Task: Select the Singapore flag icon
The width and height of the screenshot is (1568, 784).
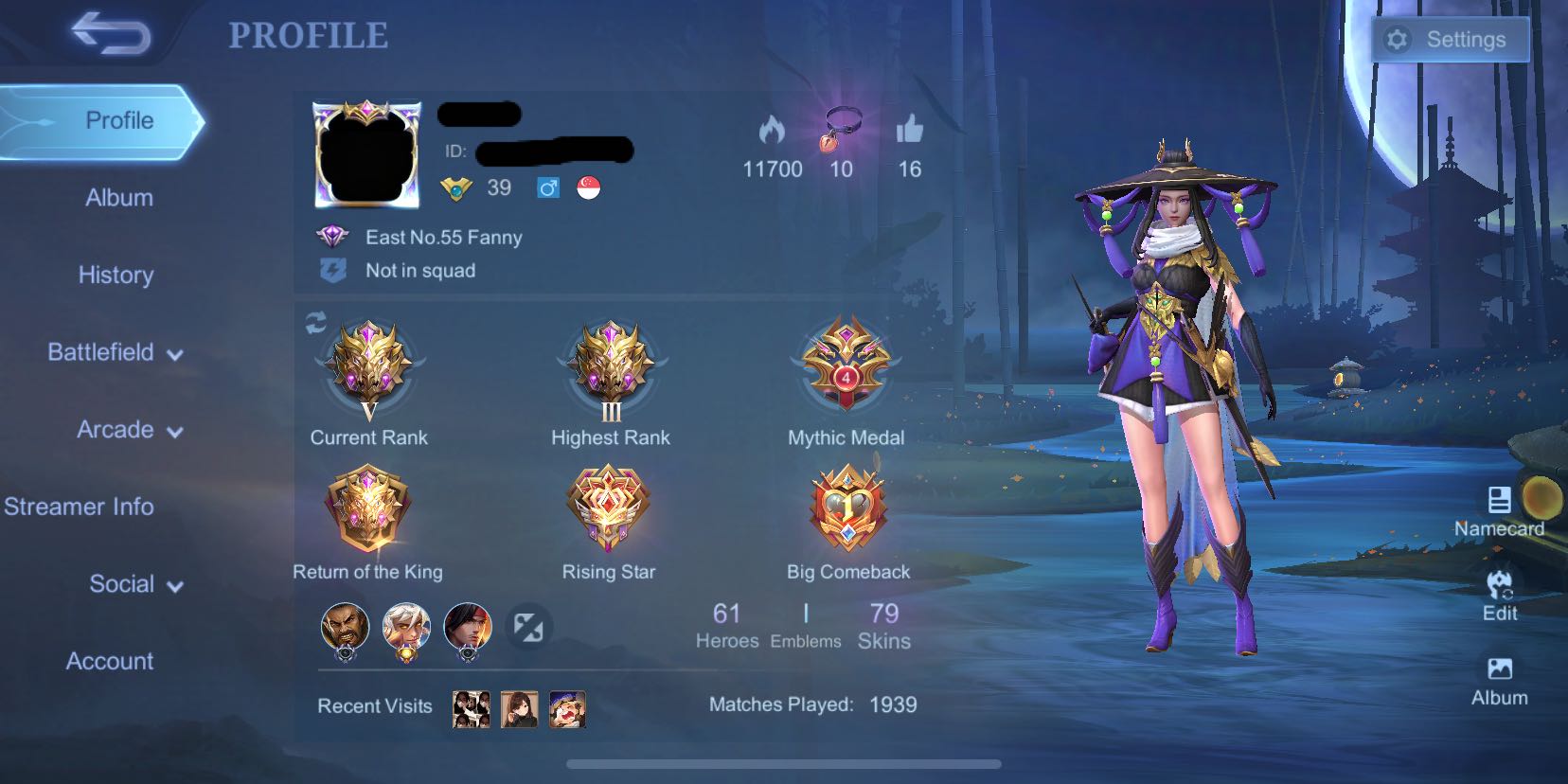Action: [x=588, y=187]
